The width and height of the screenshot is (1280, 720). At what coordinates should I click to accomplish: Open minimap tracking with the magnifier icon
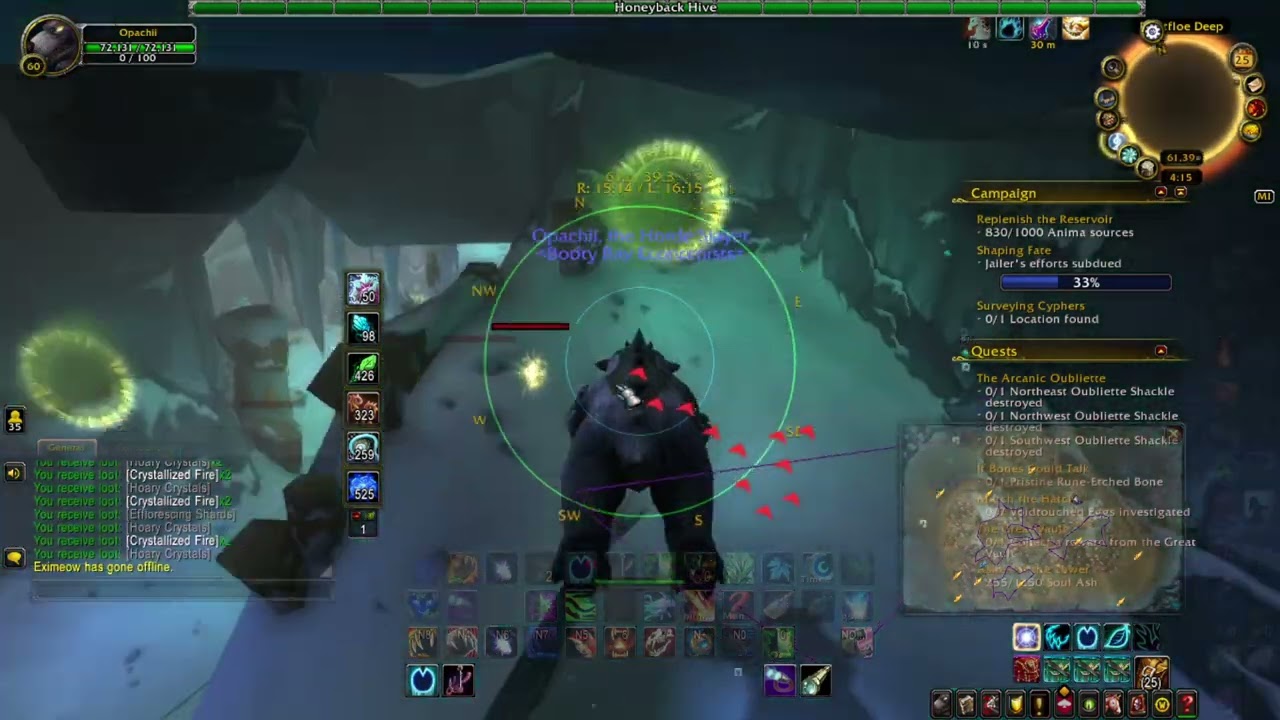(x=1113, y=66)
